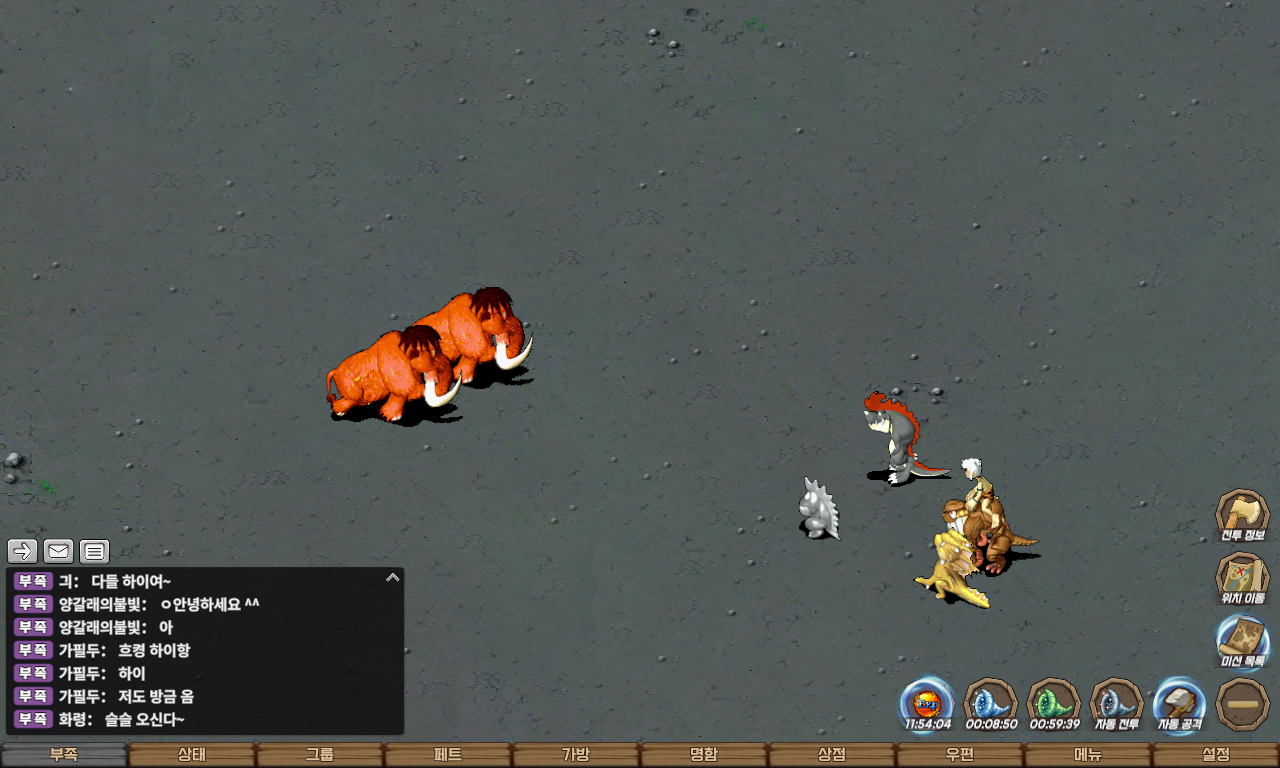This screenshot has height=768, width=1280.
Task: Open the envelope message button above chat
Action: tap(59, 550)
